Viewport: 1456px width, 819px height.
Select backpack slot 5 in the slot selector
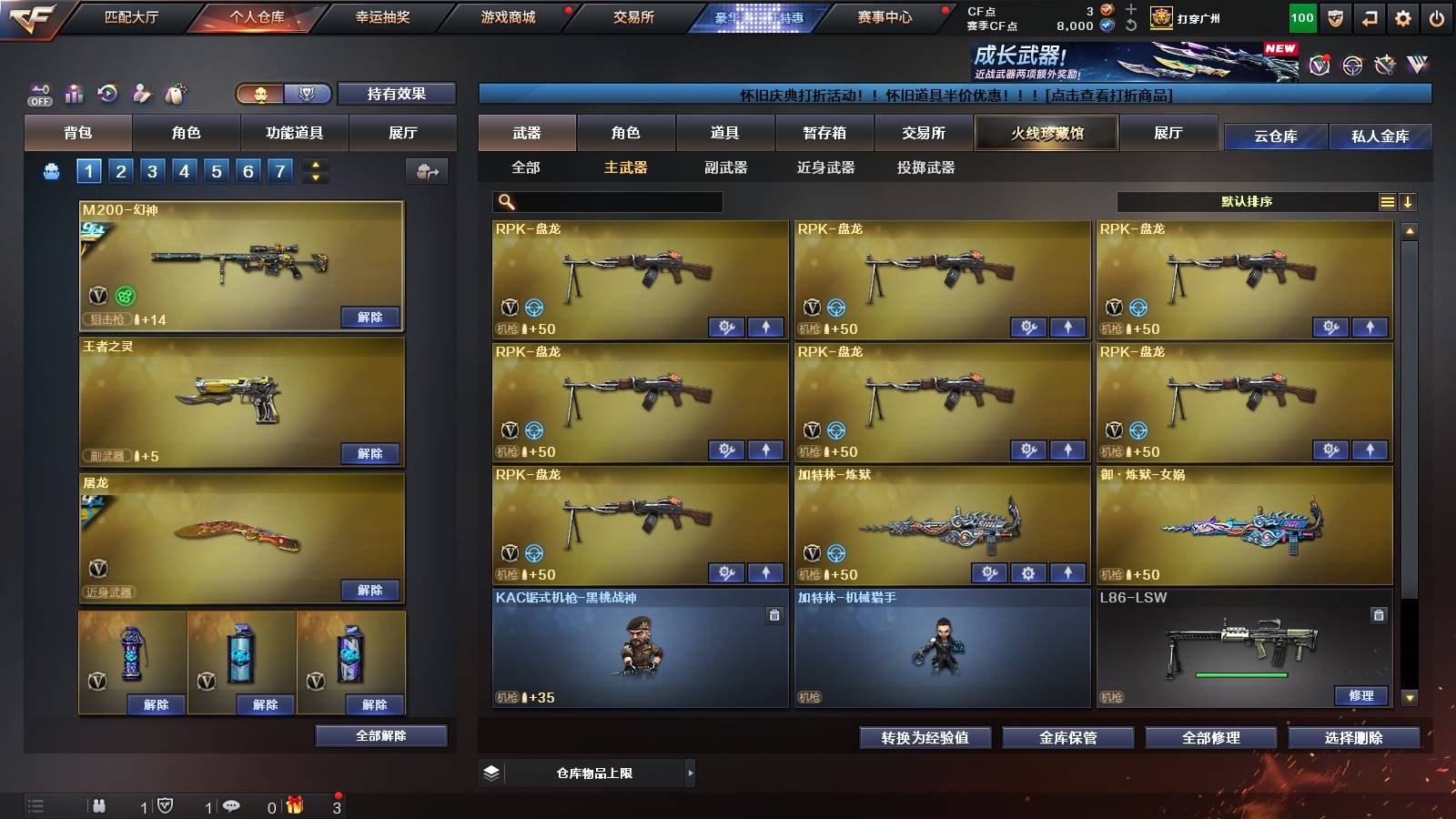coord(215,169)
